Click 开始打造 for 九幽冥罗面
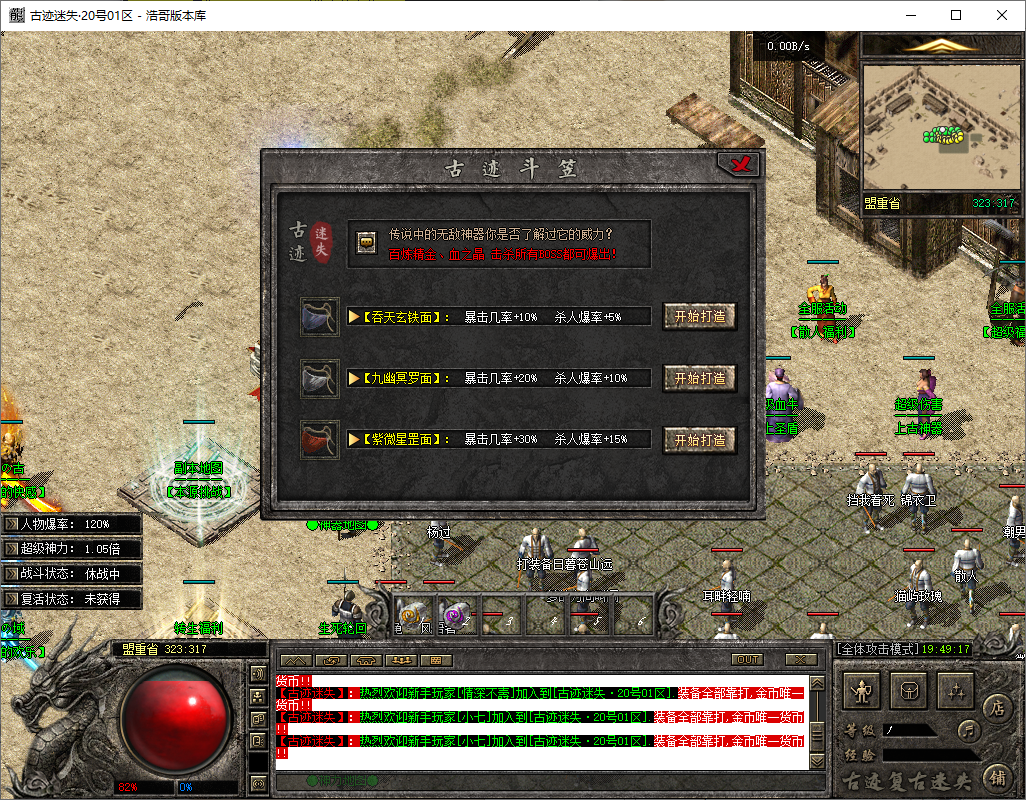 (699, 378)
